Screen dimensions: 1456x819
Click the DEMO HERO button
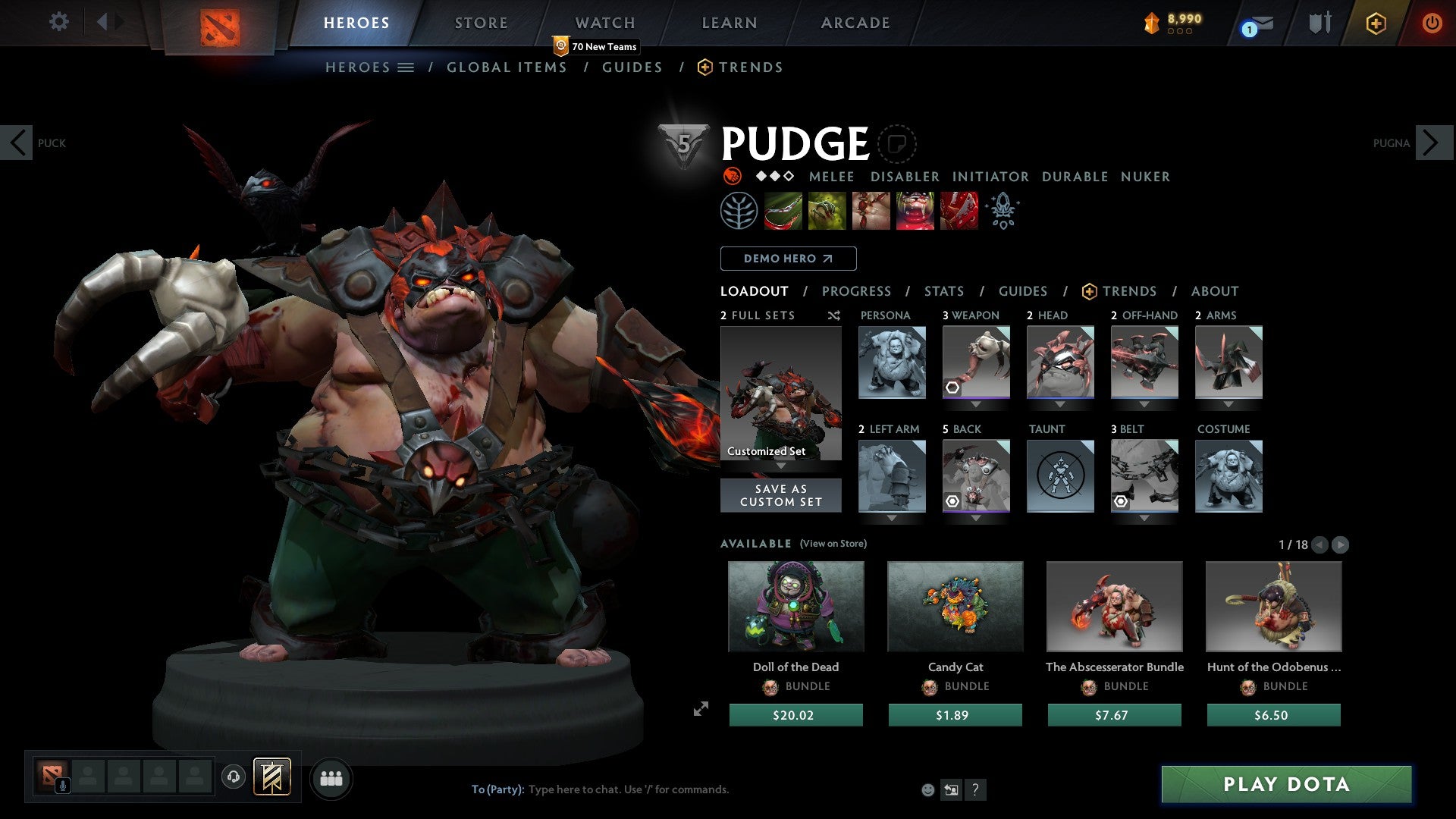pos(787,258)
